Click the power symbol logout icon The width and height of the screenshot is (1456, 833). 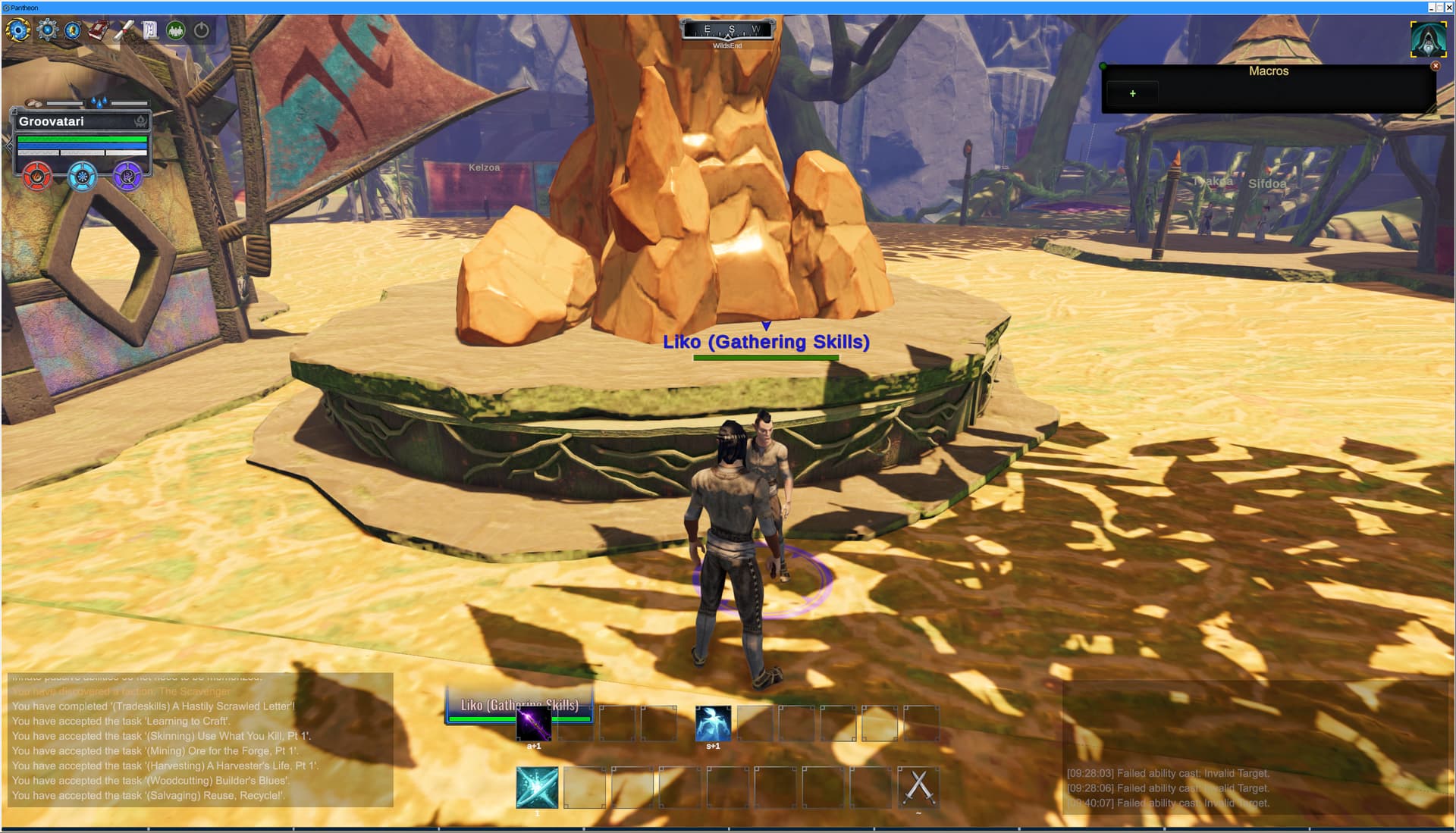202,30
